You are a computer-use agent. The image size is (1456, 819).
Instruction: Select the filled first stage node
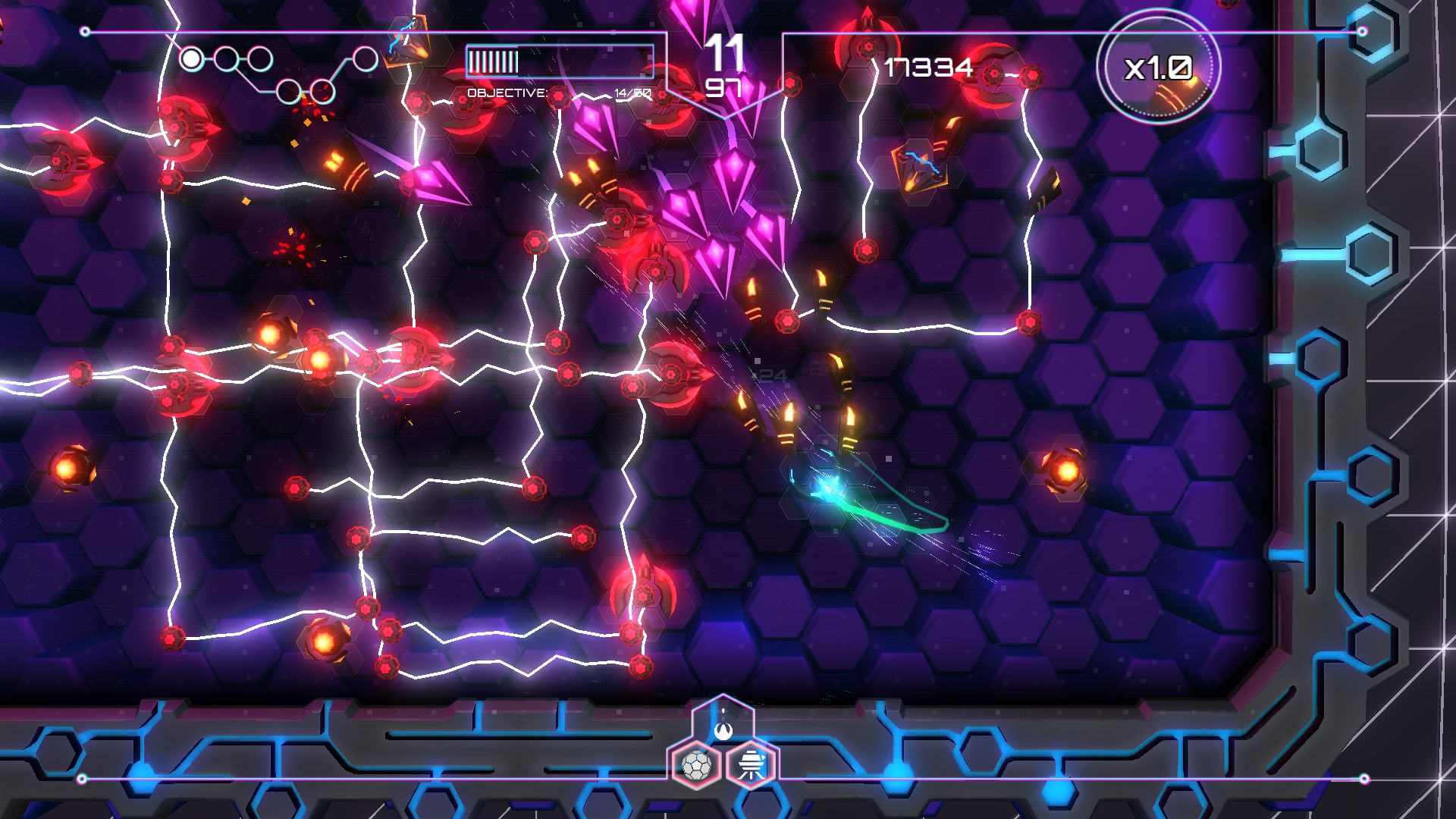coord(192,58)
